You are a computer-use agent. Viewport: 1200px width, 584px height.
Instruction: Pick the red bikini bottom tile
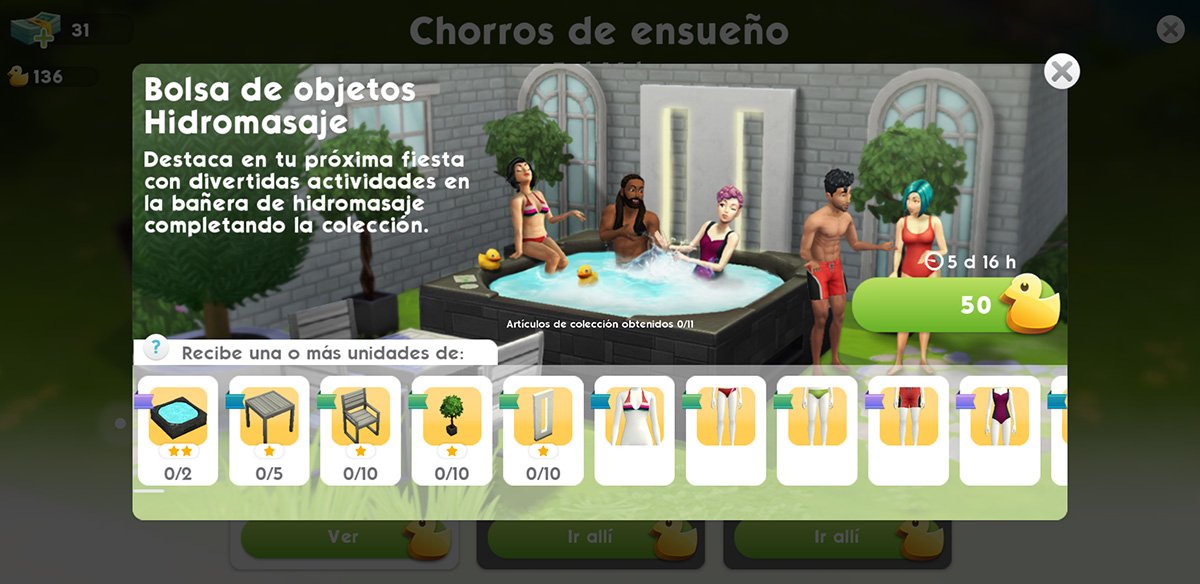(x=726, y=430)
